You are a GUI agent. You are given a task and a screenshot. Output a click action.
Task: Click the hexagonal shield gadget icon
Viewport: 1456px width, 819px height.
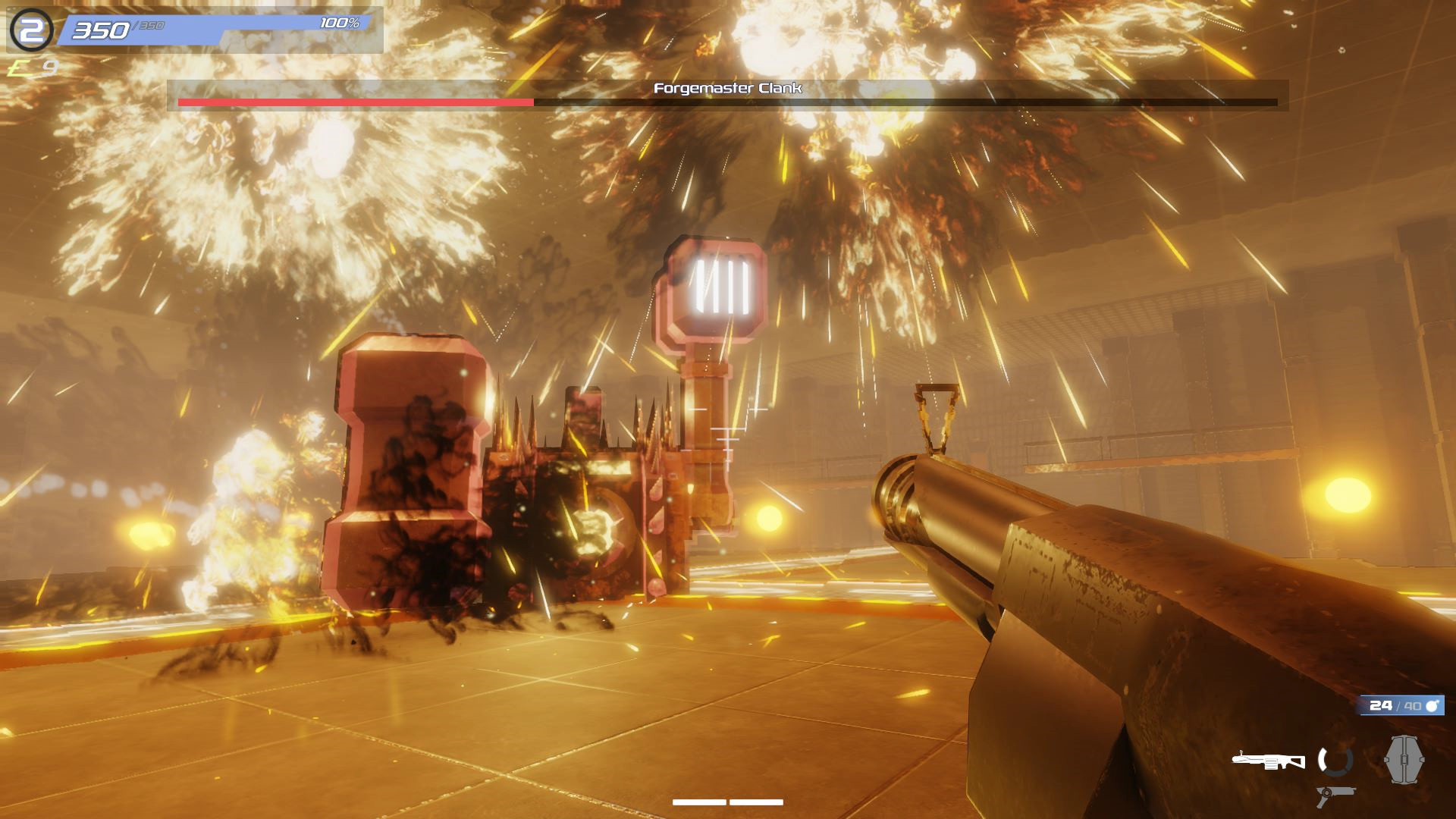[x=1404, y=759]
